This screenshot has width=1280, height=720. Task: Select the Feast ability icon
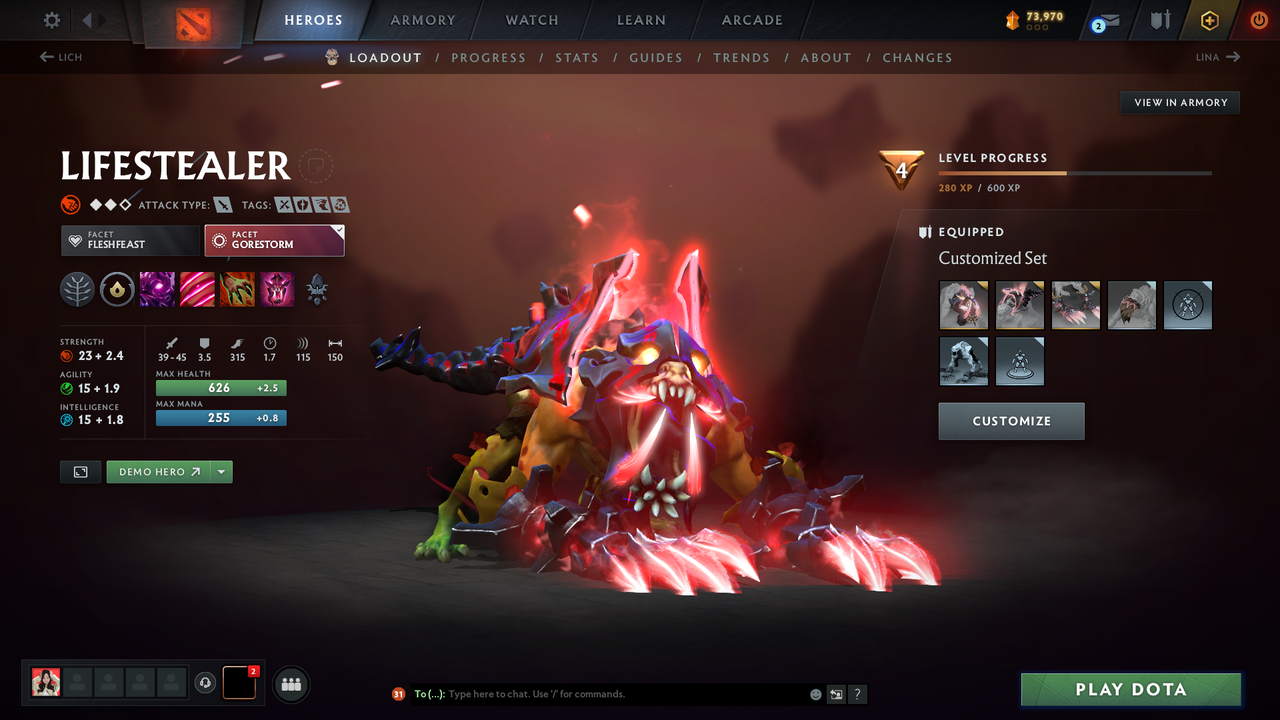(x=197, y=289)
